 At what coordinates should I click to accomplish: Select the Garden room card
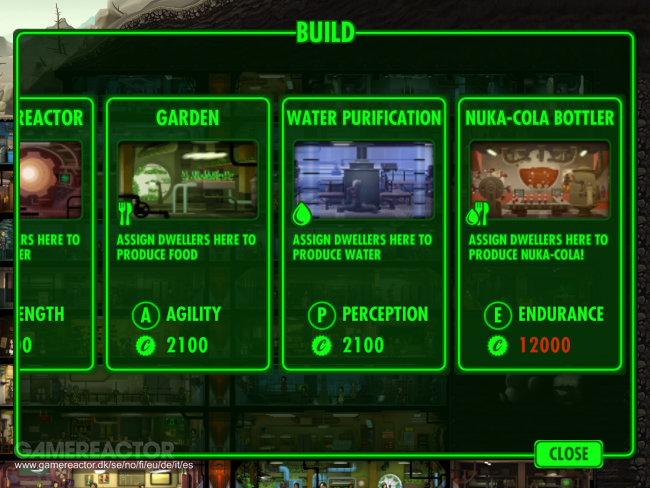(x=187, y=235)
